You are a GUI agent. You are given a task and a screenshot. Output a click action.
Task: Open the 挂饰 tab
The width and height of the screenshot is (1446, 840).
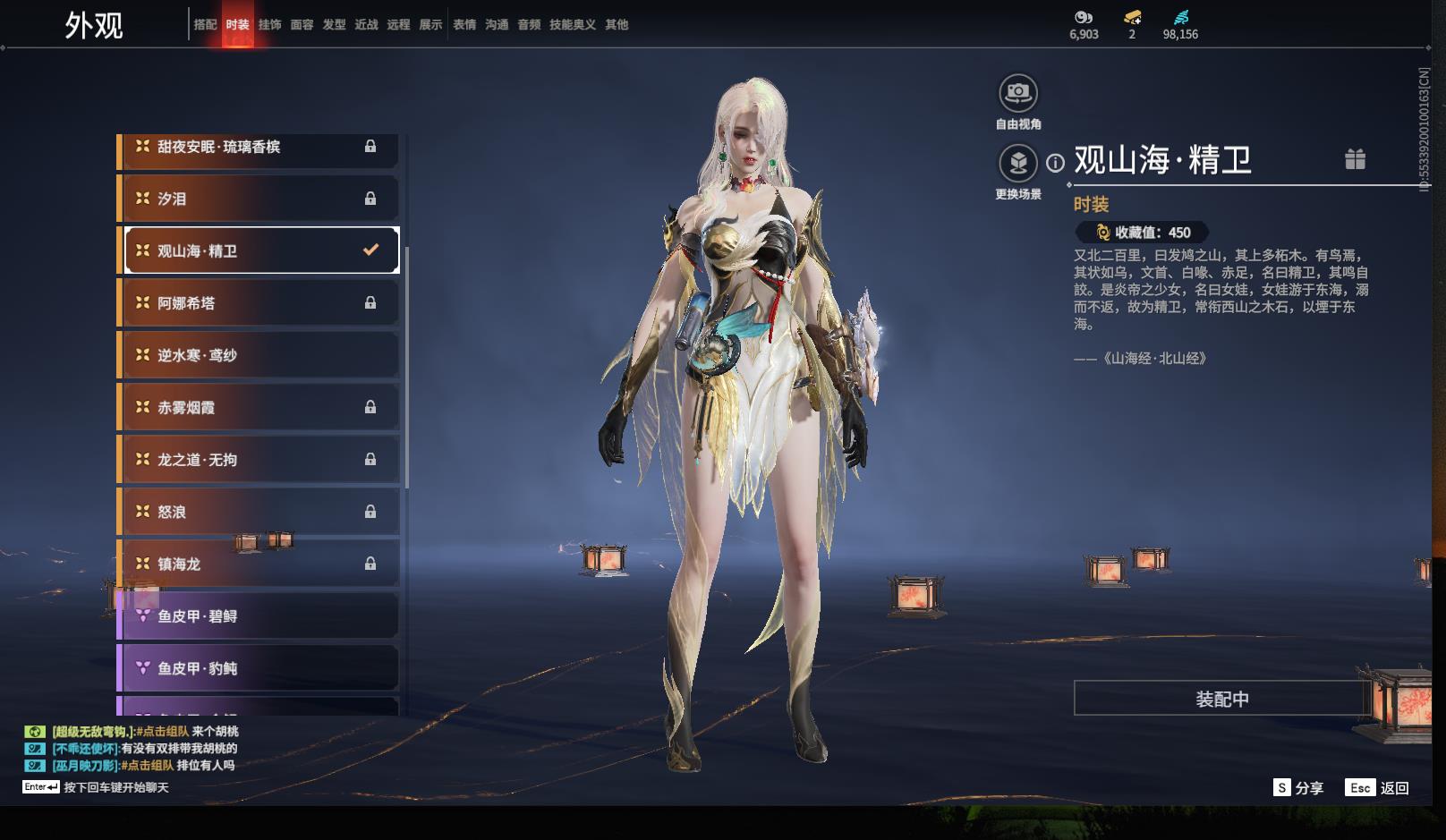tap(269, 25)
